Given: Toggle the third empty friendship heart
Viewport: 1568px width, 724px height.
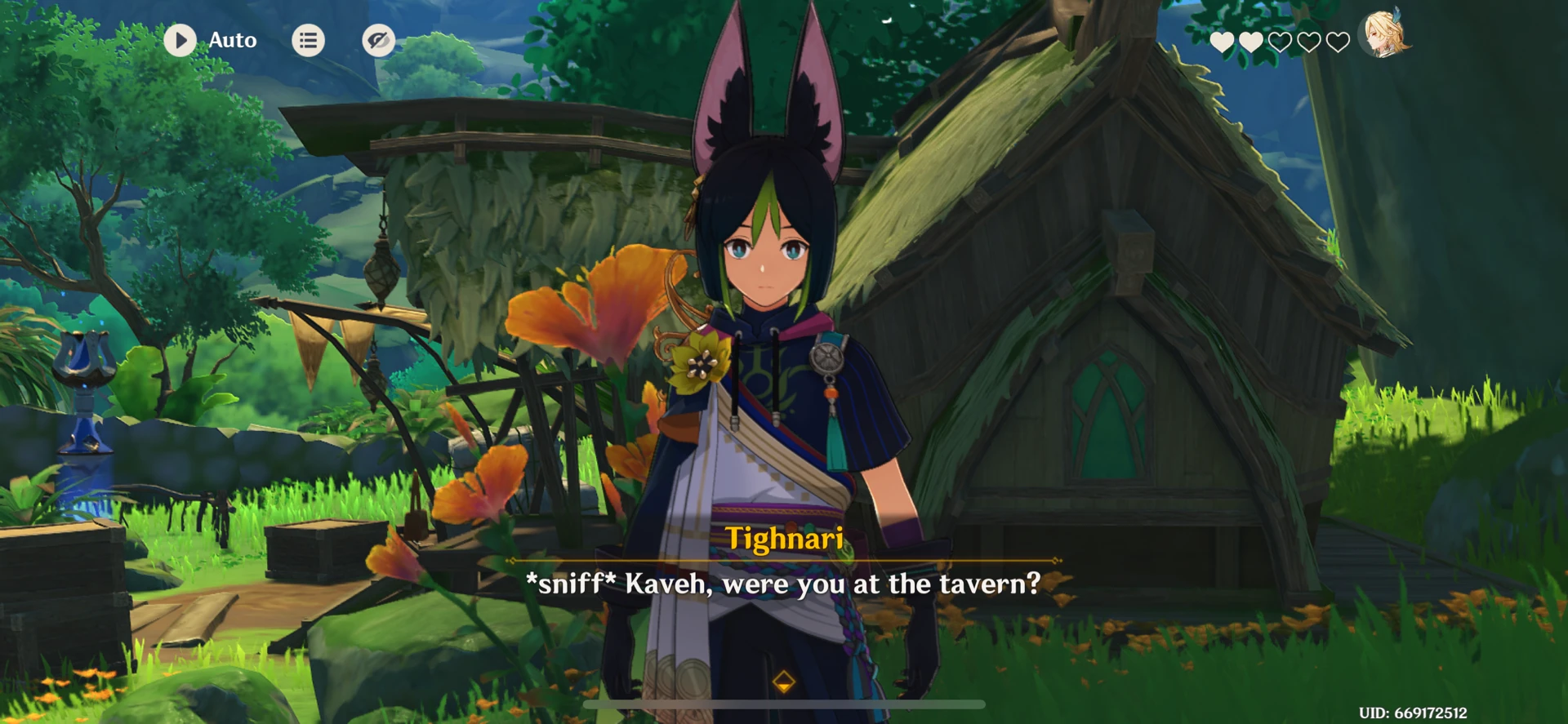Looking at the screenshot, I should pyautogui.click(x=1281, y=42).
